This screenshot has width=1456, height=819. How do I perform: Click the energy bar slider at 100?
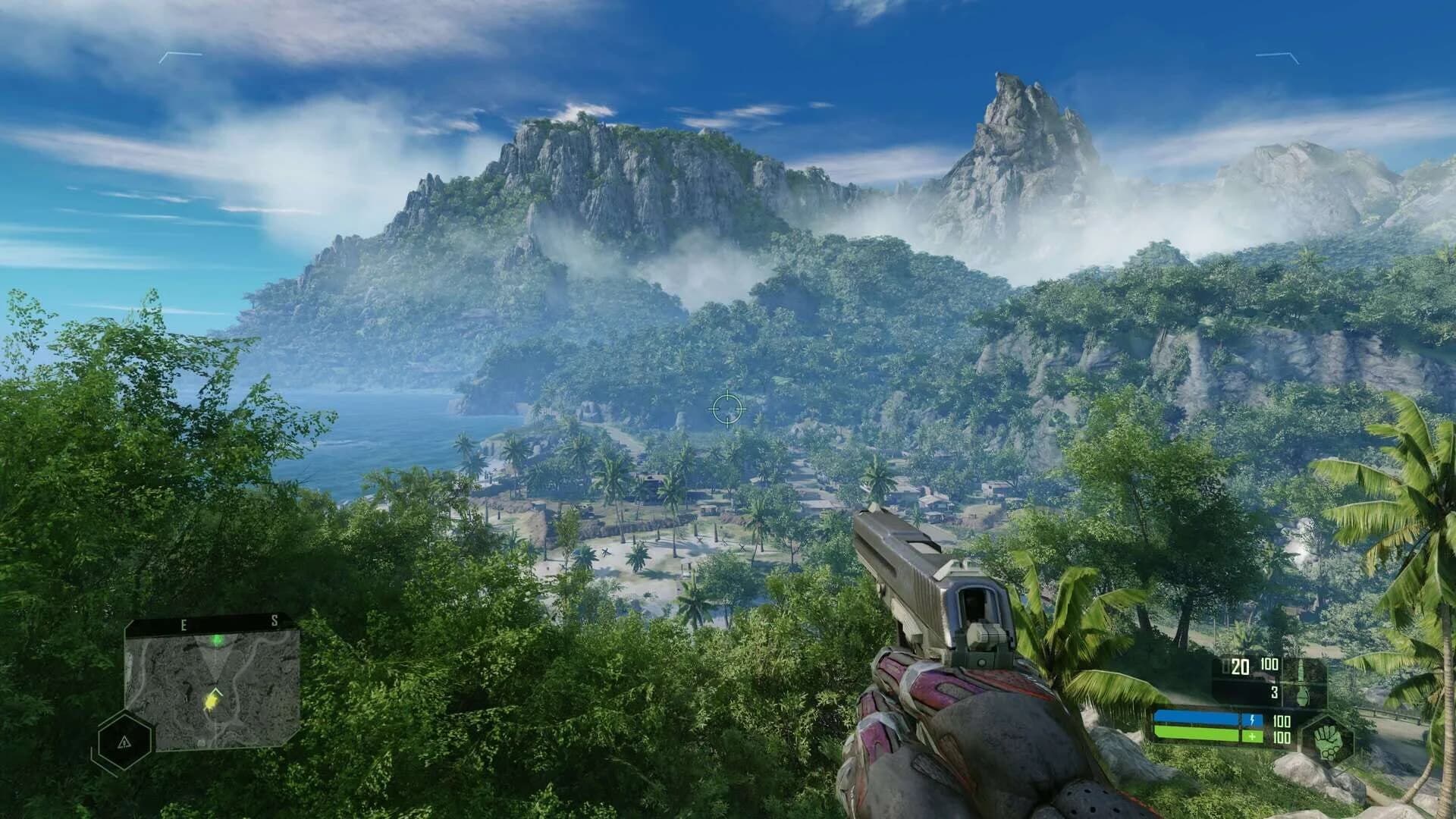(1281, 722)
